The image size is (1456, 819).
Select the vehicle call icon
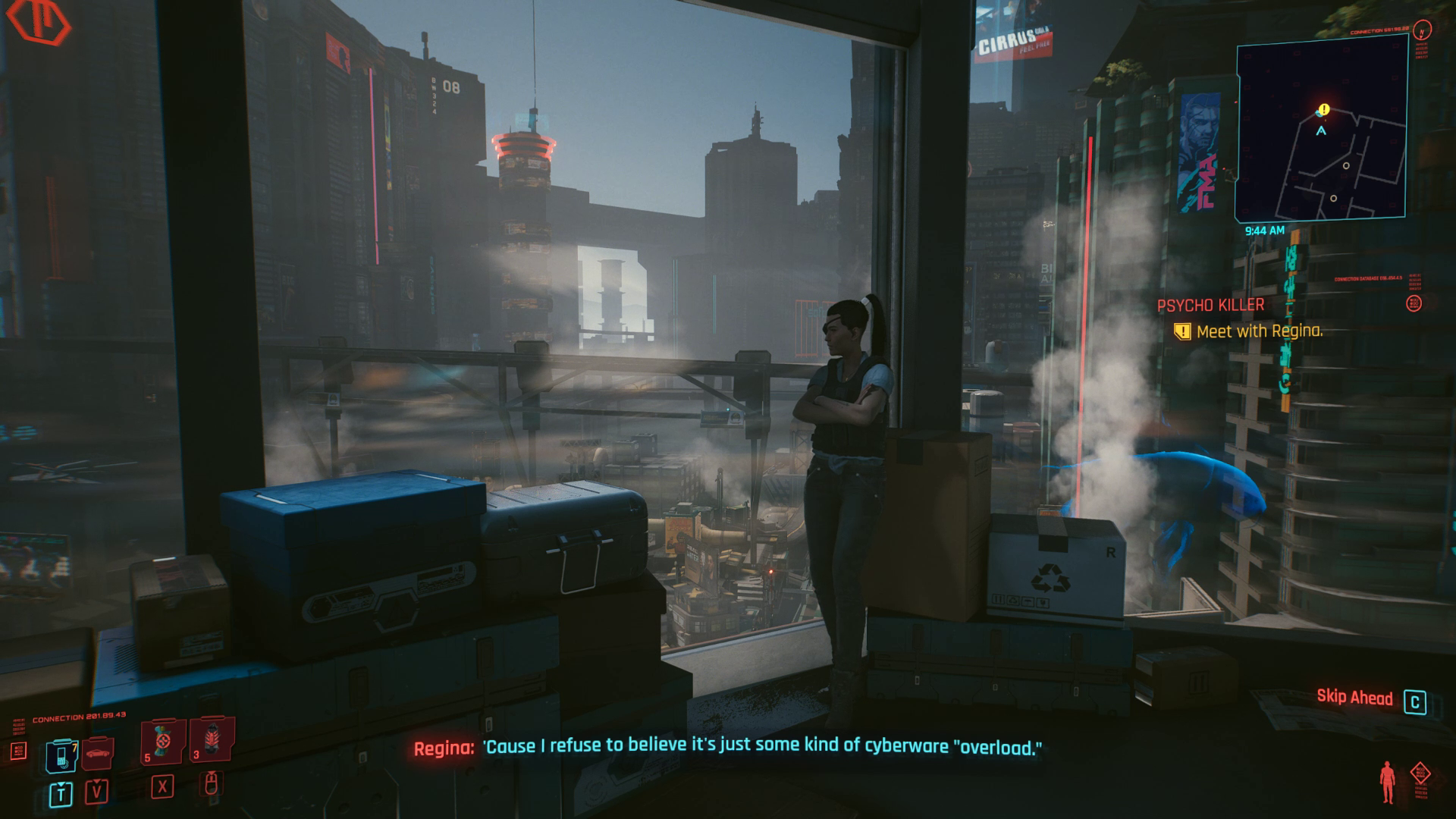point(96,754)
